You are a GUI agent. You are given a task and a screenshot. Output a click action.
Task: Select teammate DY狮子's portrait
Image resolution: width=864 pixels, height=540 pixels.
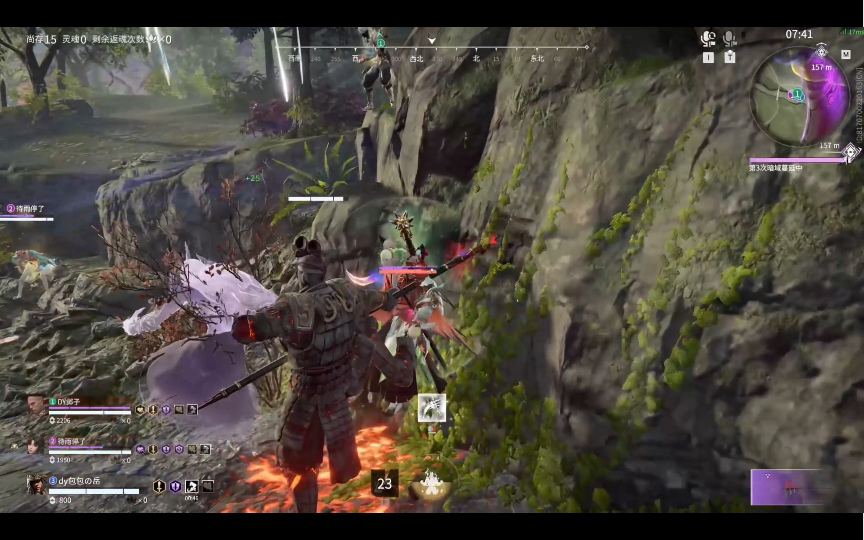(x=37, y=404)
